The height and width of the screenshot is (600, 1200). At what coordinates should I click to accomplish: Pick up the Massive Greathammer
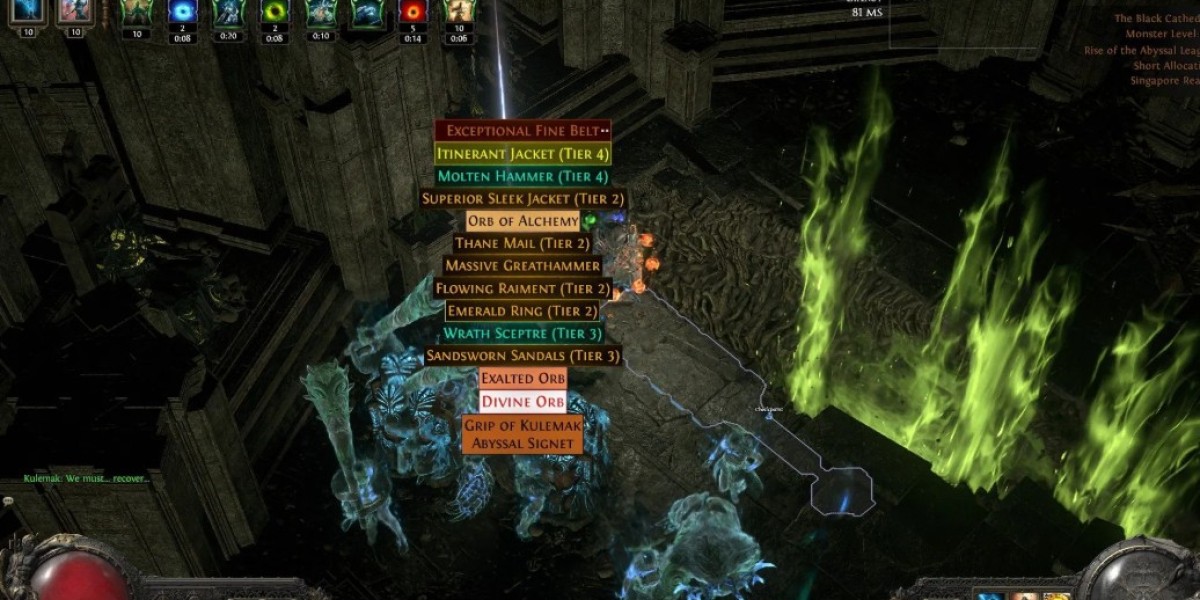pyautogui.click(x=523, y=266)
